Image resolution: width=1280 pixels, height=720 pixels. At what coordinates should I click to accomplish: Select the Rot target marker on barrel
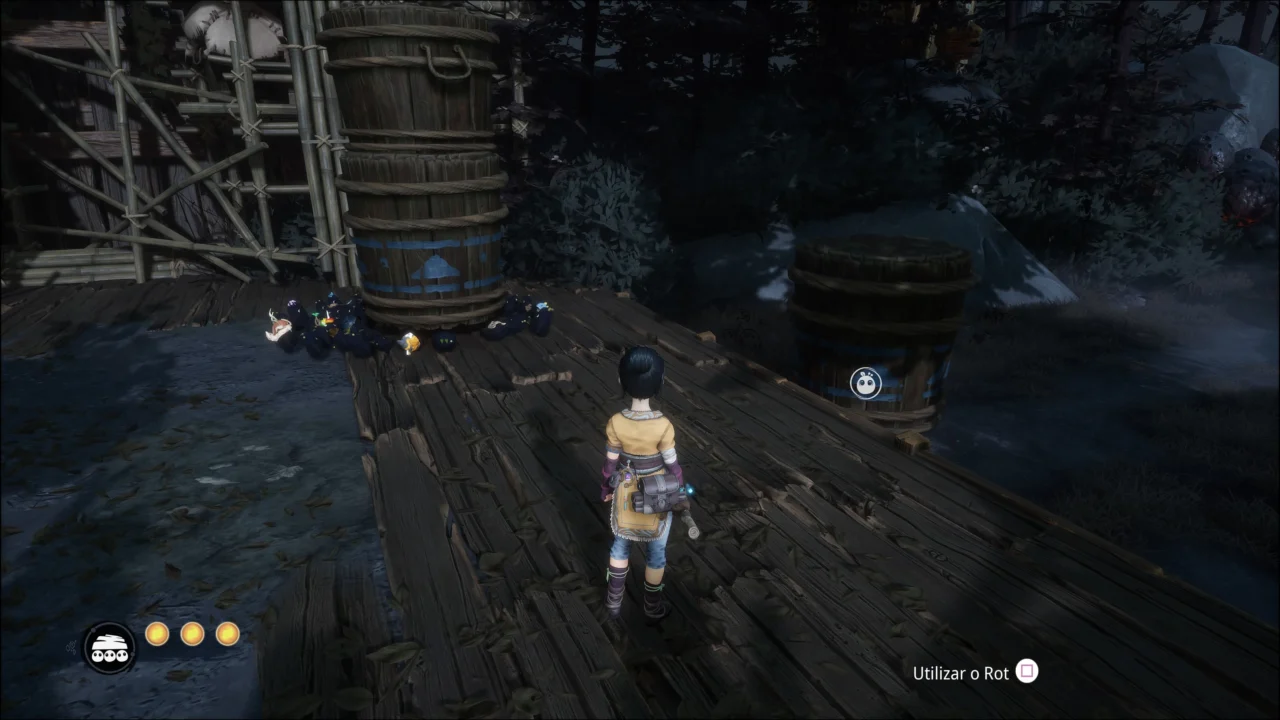click(866, 383)
